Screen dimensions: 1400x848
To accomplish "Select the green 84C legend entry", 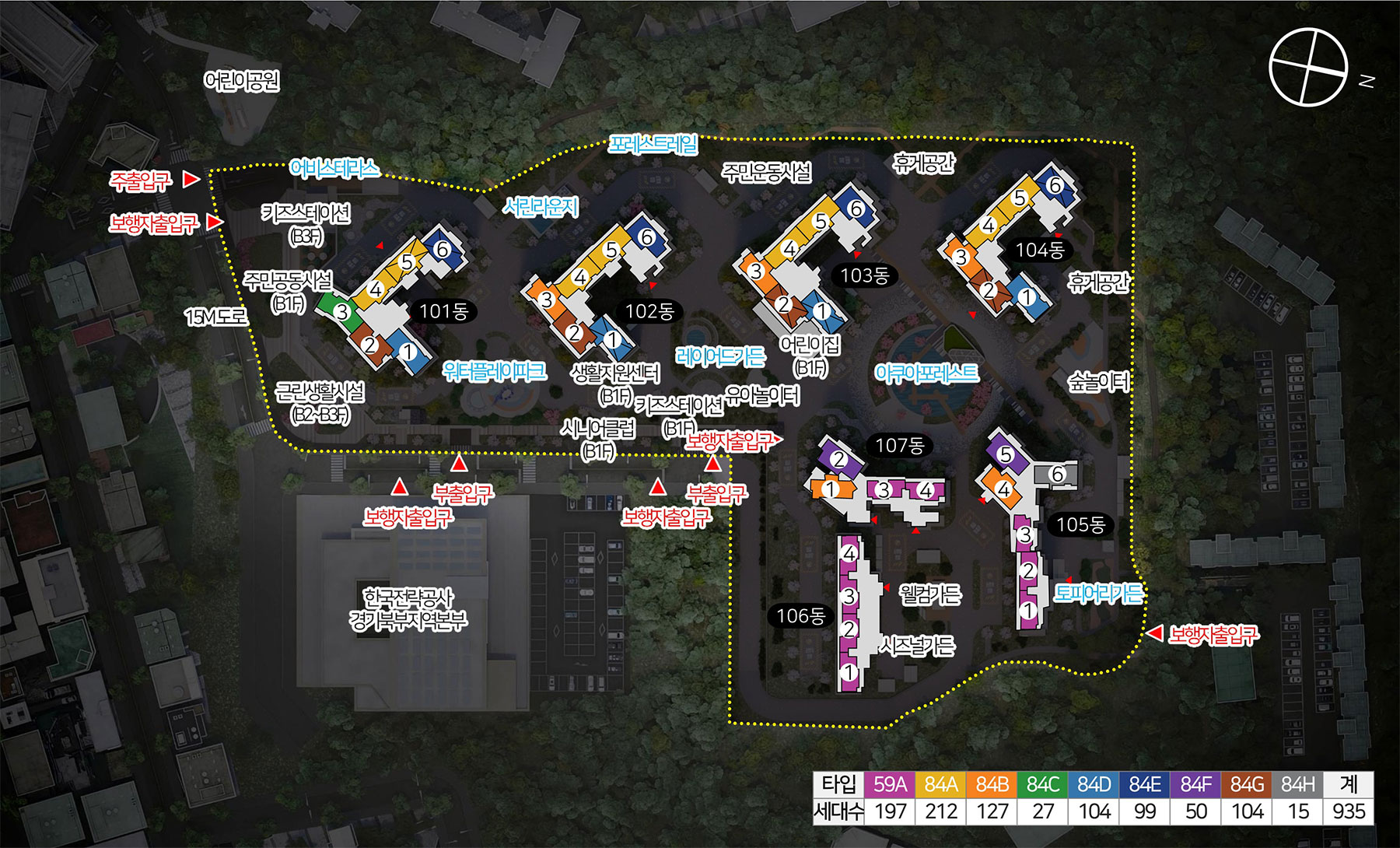I will coord(1043,784).
